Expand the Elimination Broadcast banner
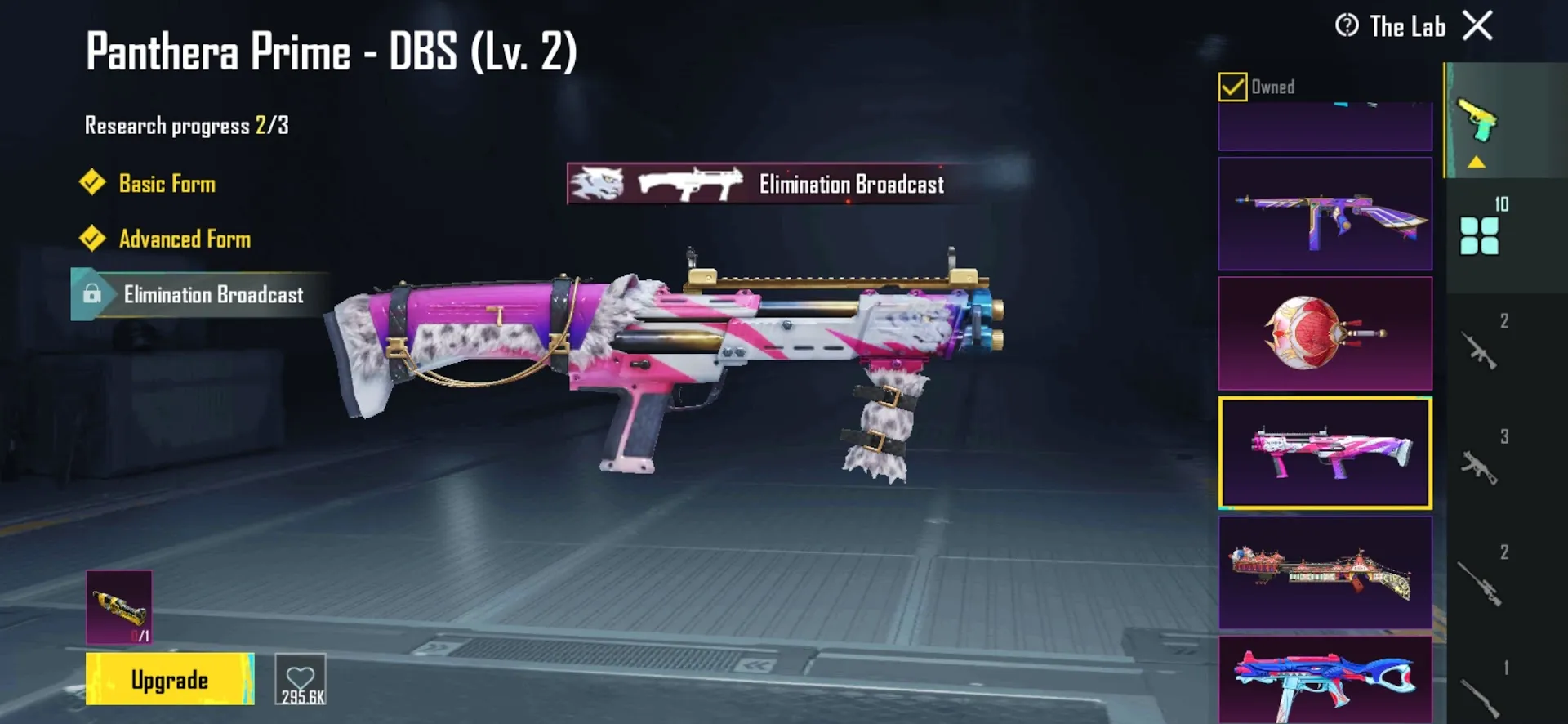This screenshot has width=1568, height=724. click(x=772, y=184)
